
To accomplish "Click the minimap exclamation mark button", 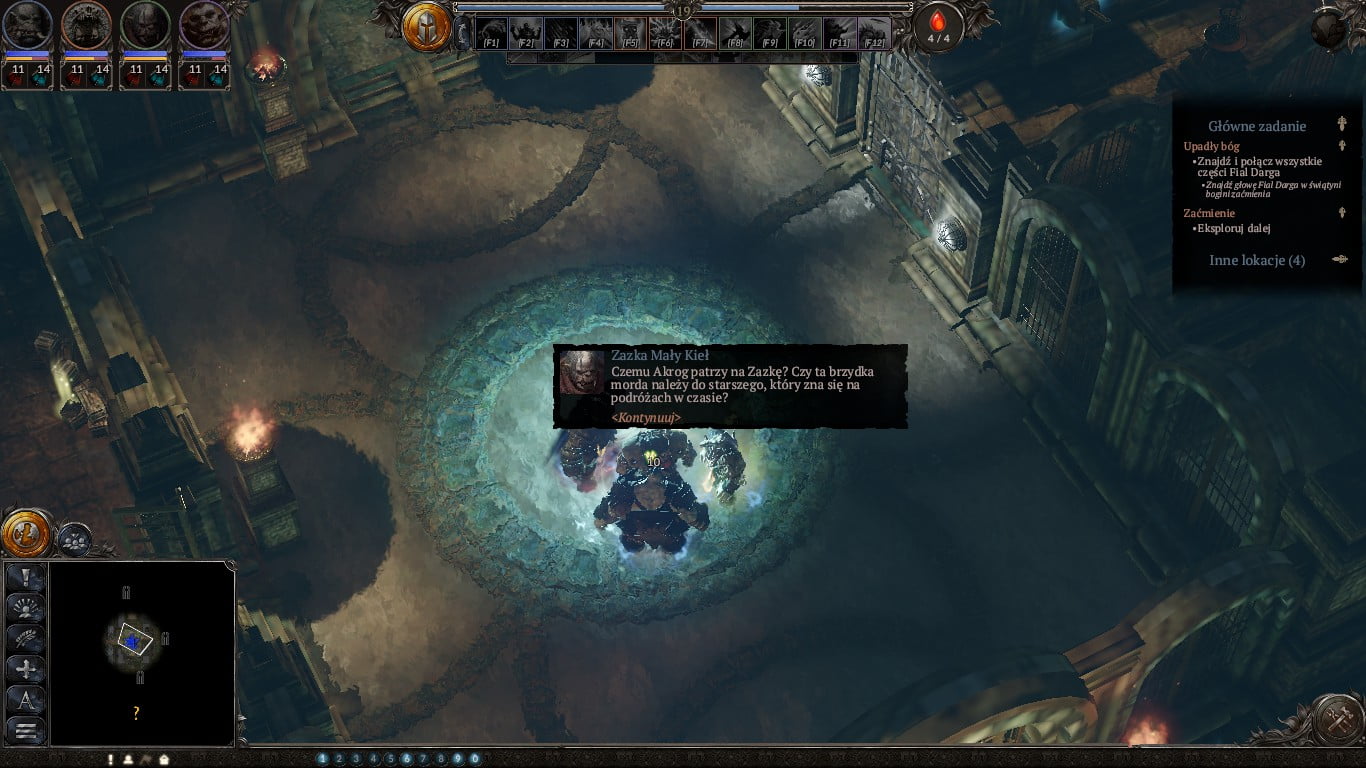I will 26,577.
